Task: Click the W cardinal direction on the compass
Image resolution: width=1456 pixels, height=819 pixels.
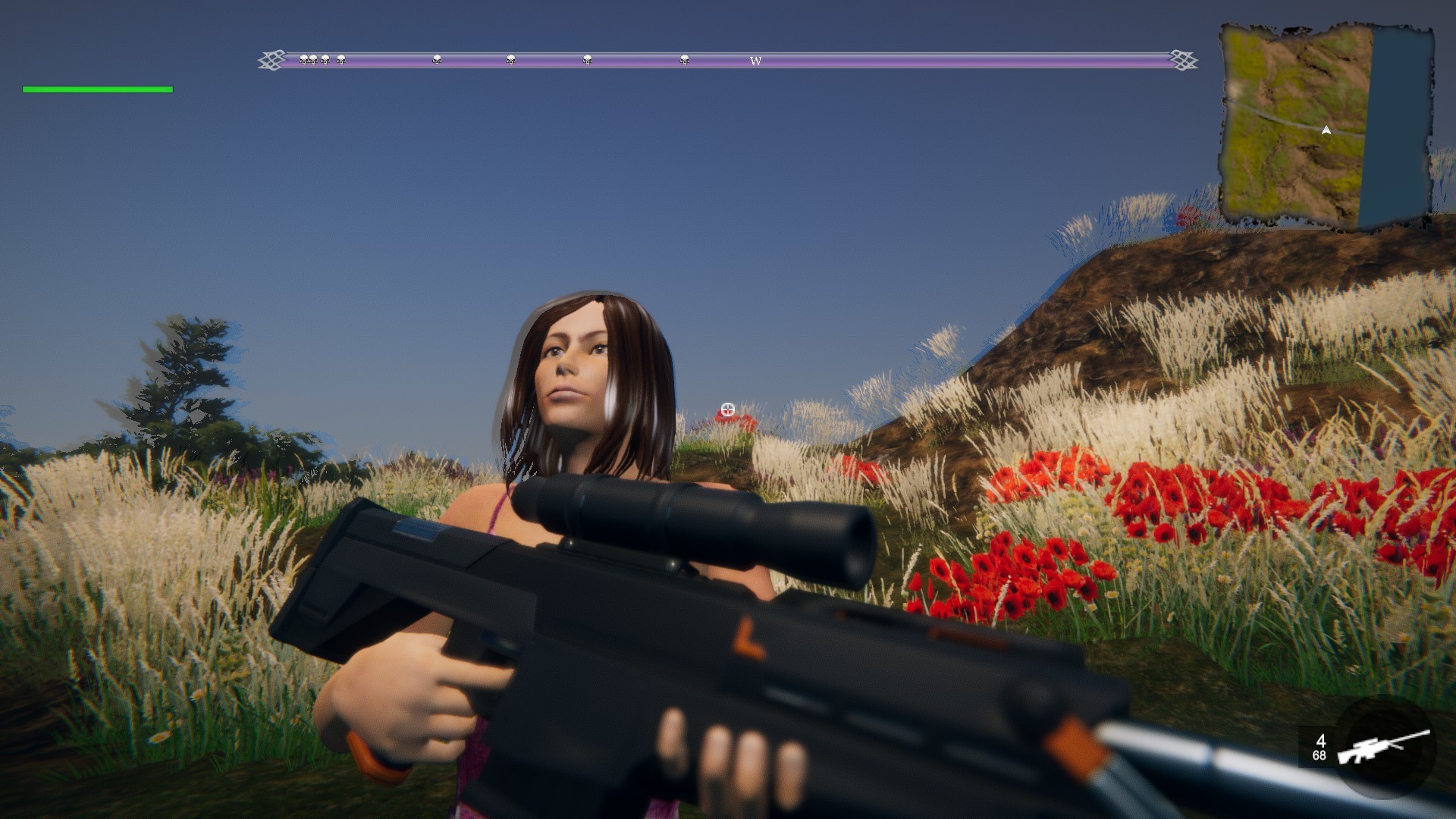Action: 754,61
